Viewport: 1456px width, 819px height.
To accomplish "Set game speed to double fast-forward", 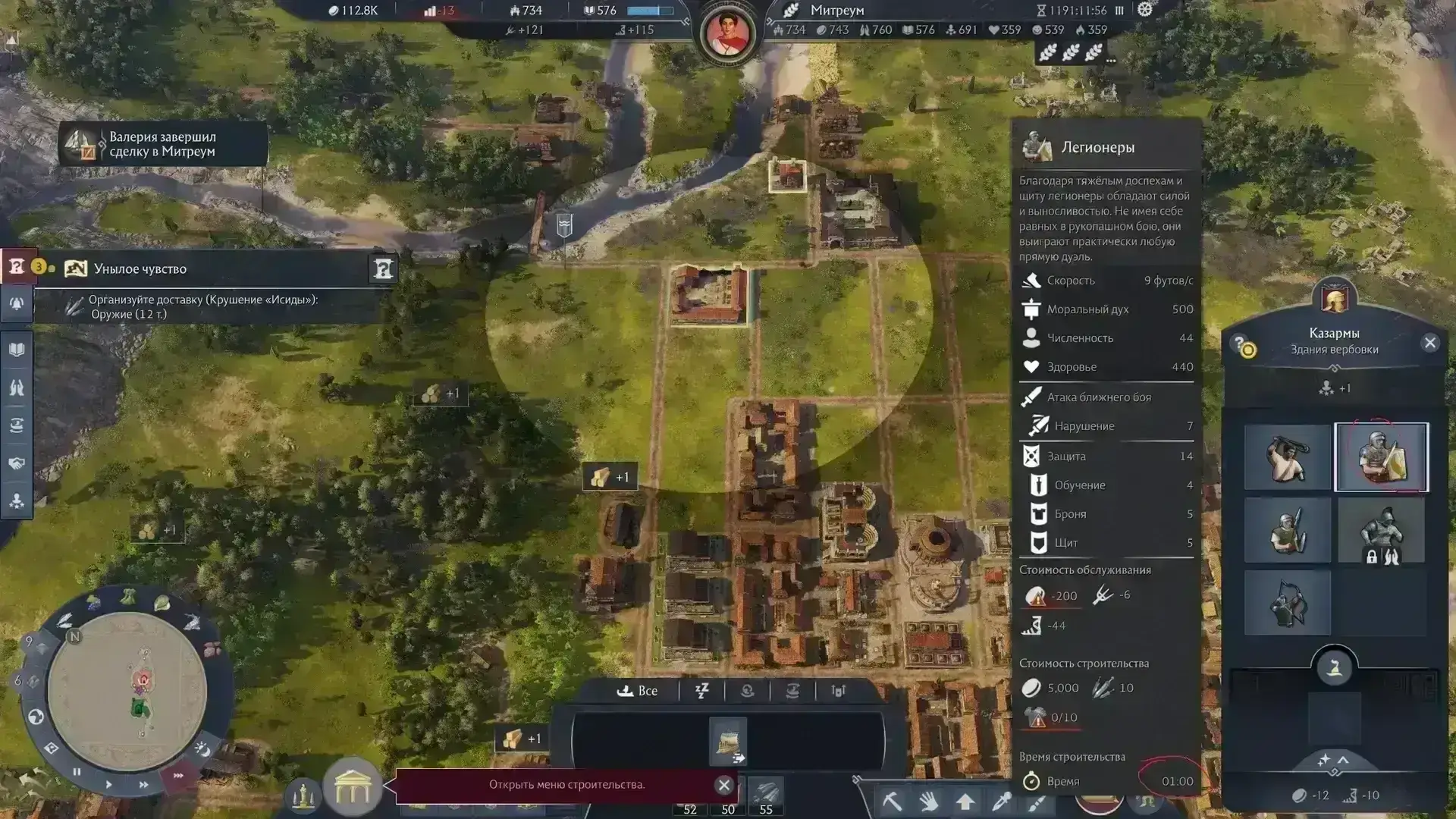I will (x=143, y=785).
